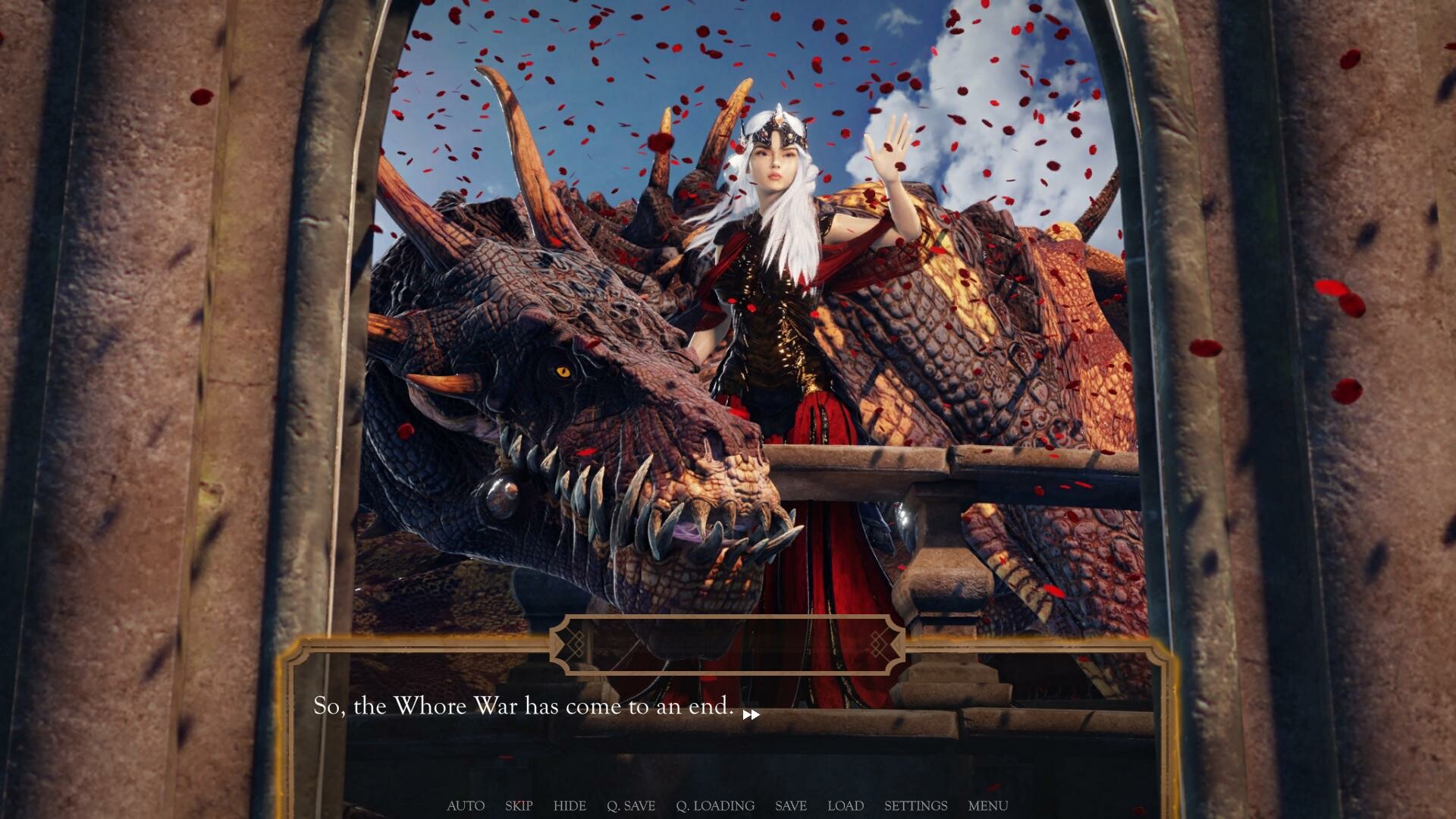Viewport: 1456px width, 819px height.
Task: Open the LOAD screen
Action: point(846,806)
